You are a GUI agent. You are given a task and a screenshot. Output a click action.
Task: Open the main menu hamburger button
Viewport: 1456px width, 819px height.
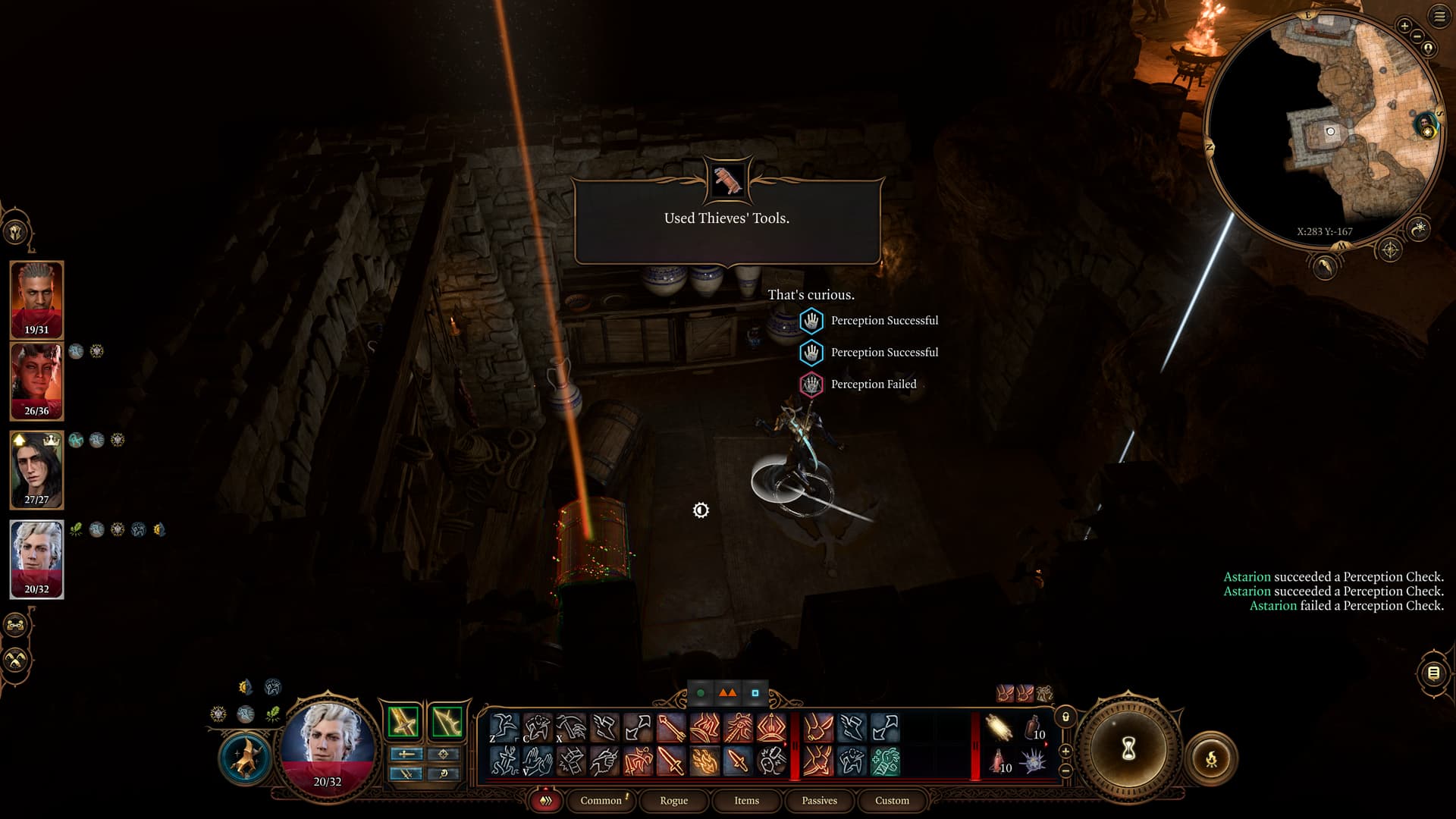pyautogui.click(x=1439, y=17)
